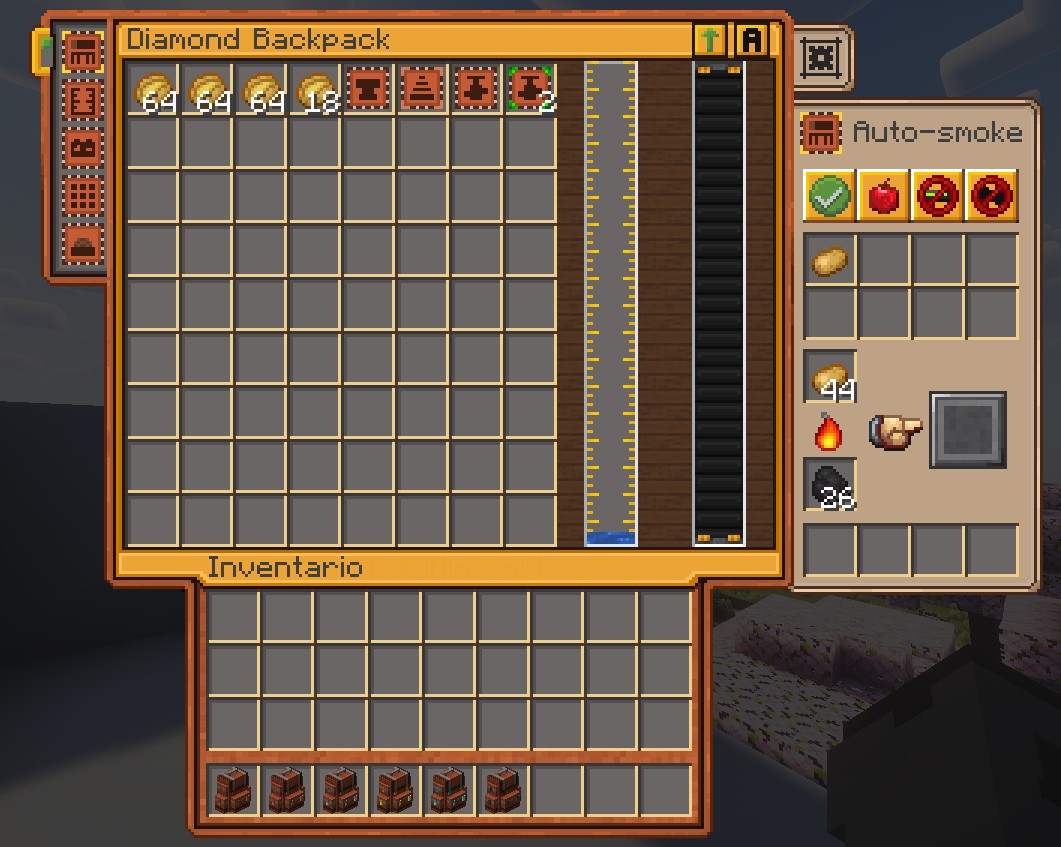Take the 26 coal from the fuel slot
Viewport: 1061px width, 847px height.
(829, 486)
